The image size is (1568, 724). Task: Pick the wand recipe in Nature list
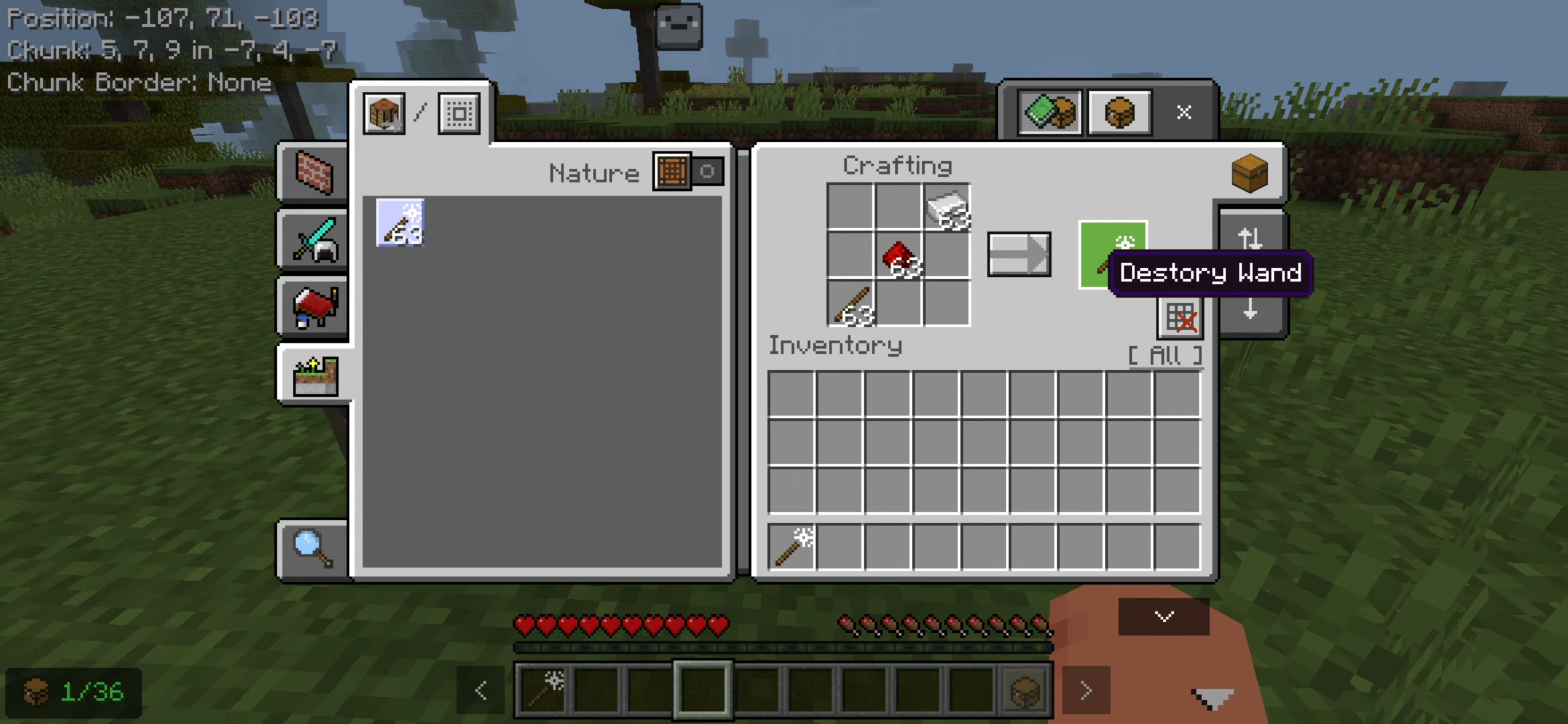[400, 223]
